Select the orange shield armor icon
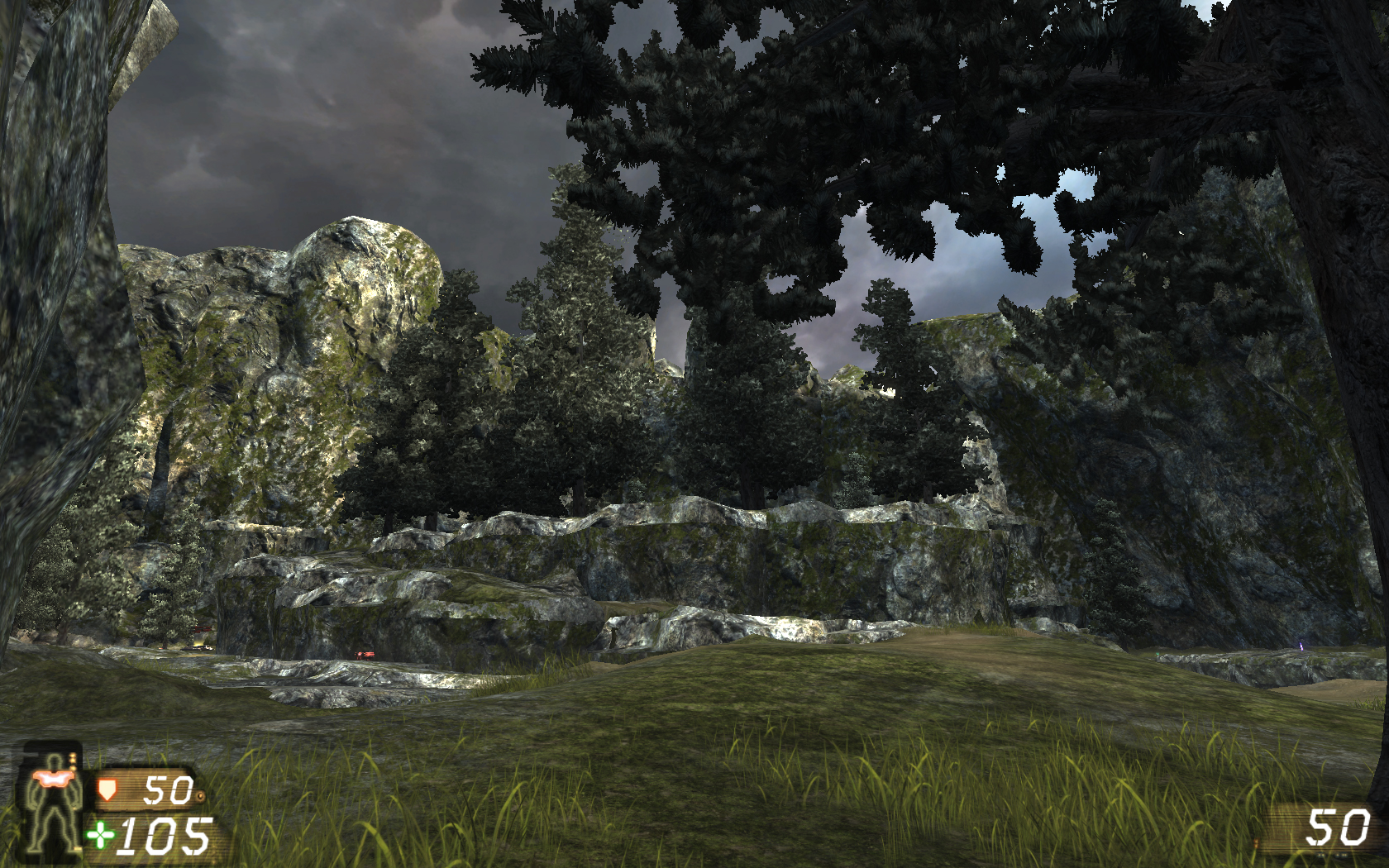1389x868 pixels. pyautogui.click(x=107, y=791)
